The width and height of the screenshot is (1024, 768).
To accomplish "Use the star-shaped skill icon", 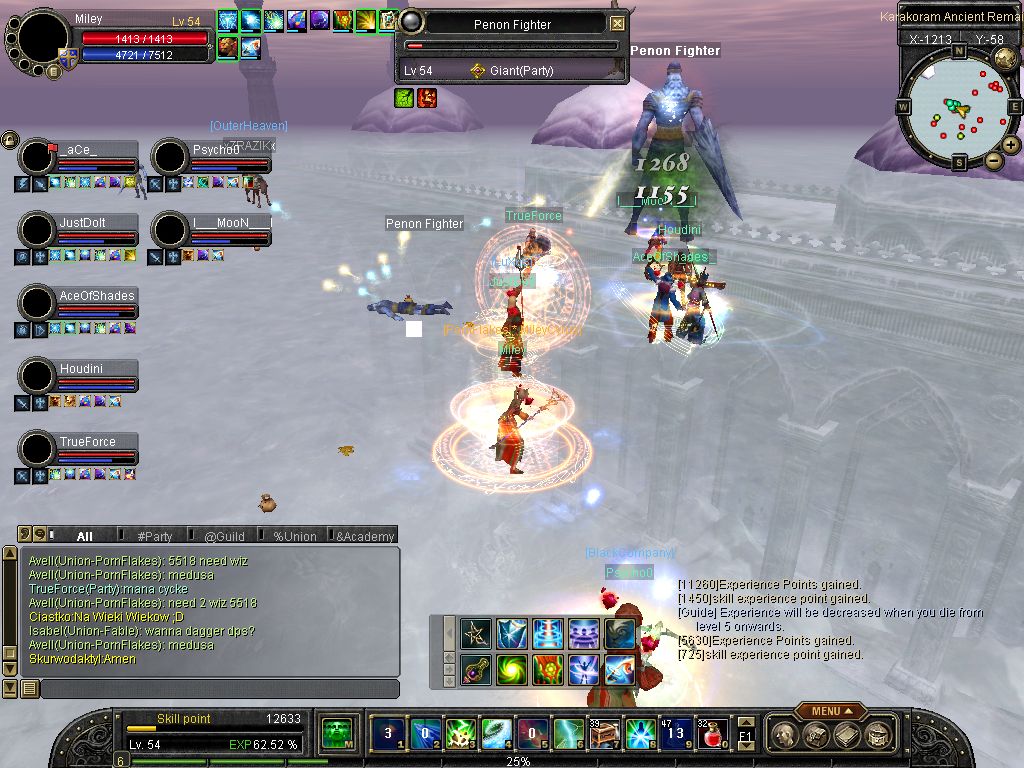I will pyautogui.click(x=476, y=633).
